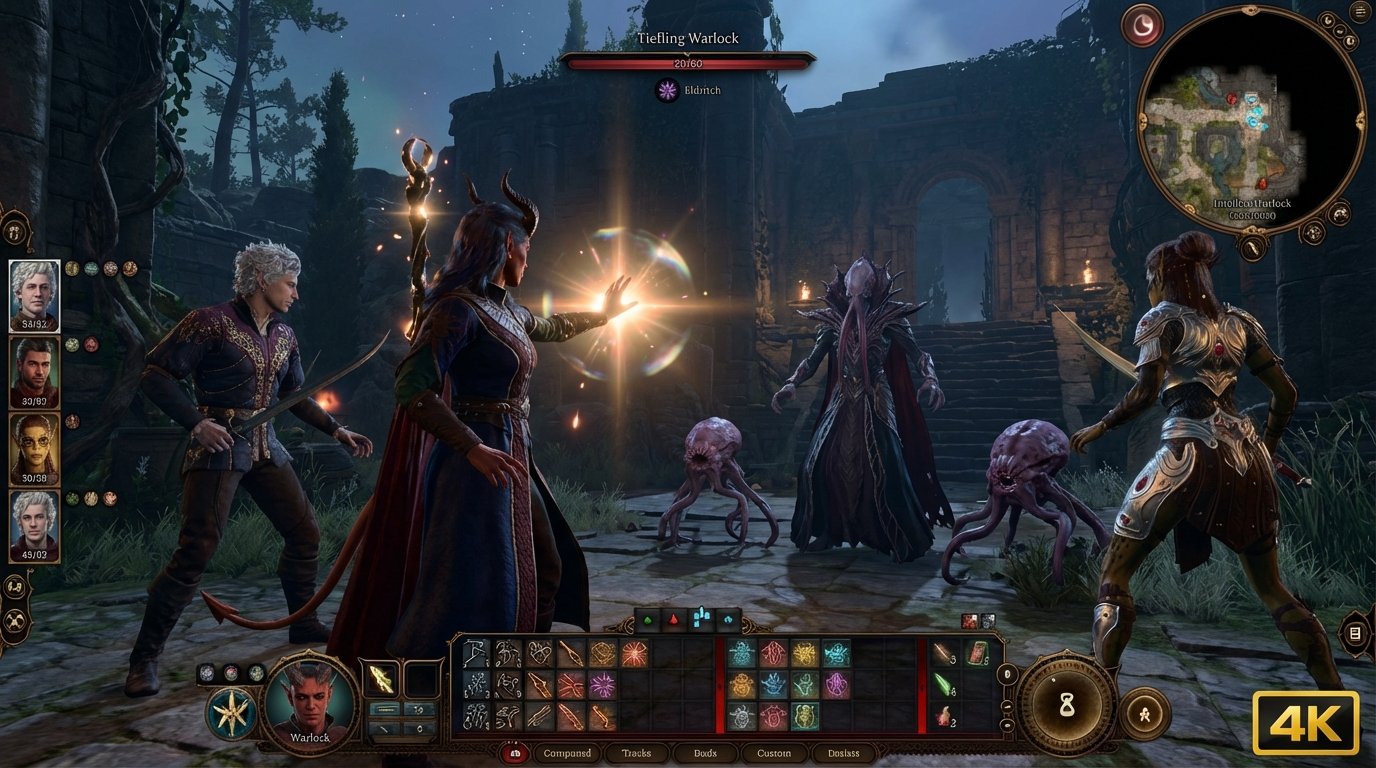
Task: Toggle the red filter circle left of Compound tab
Action: [514, 753]
